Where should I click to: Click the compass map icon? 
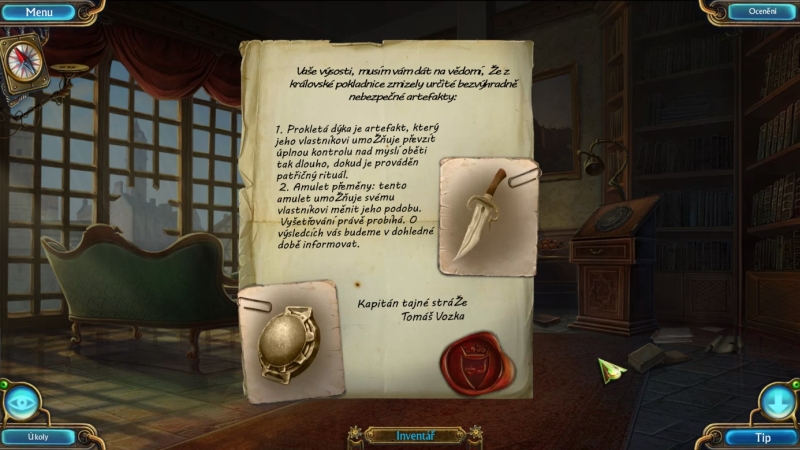pos(22,60)
